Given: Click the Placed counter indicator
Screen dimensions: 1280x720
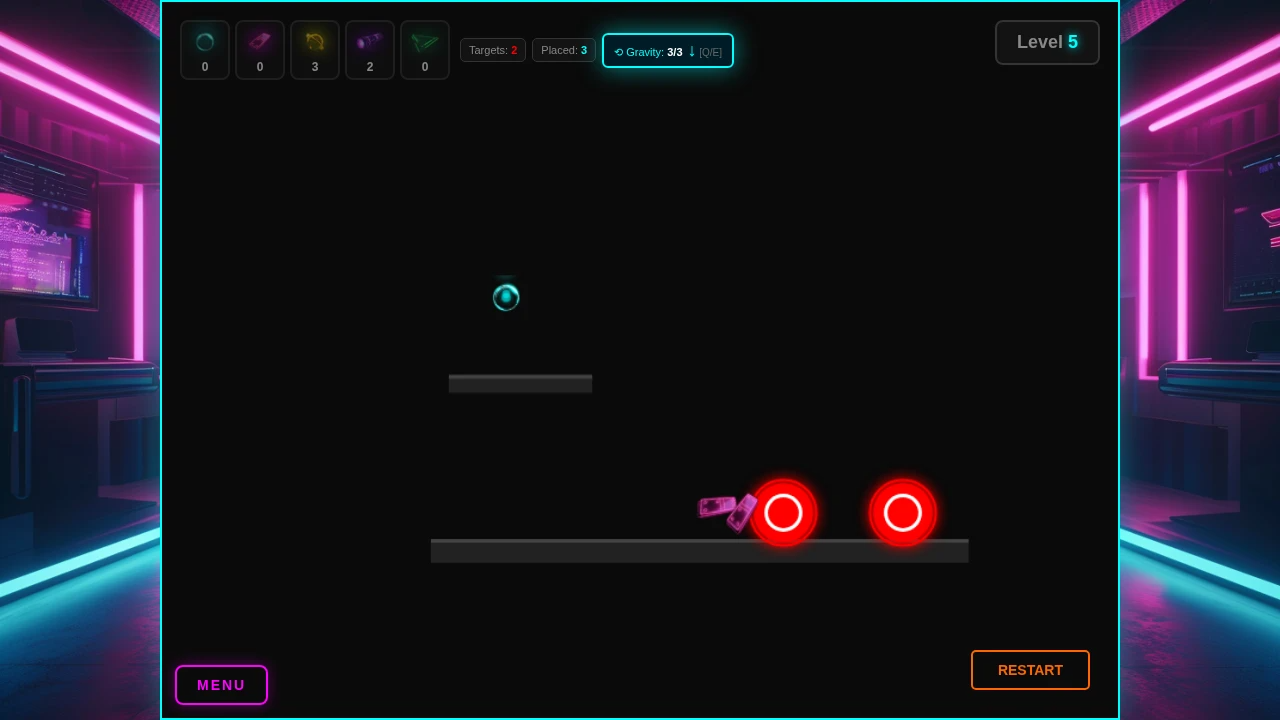Looking at the screenshot, I should (x=564, y=50).
